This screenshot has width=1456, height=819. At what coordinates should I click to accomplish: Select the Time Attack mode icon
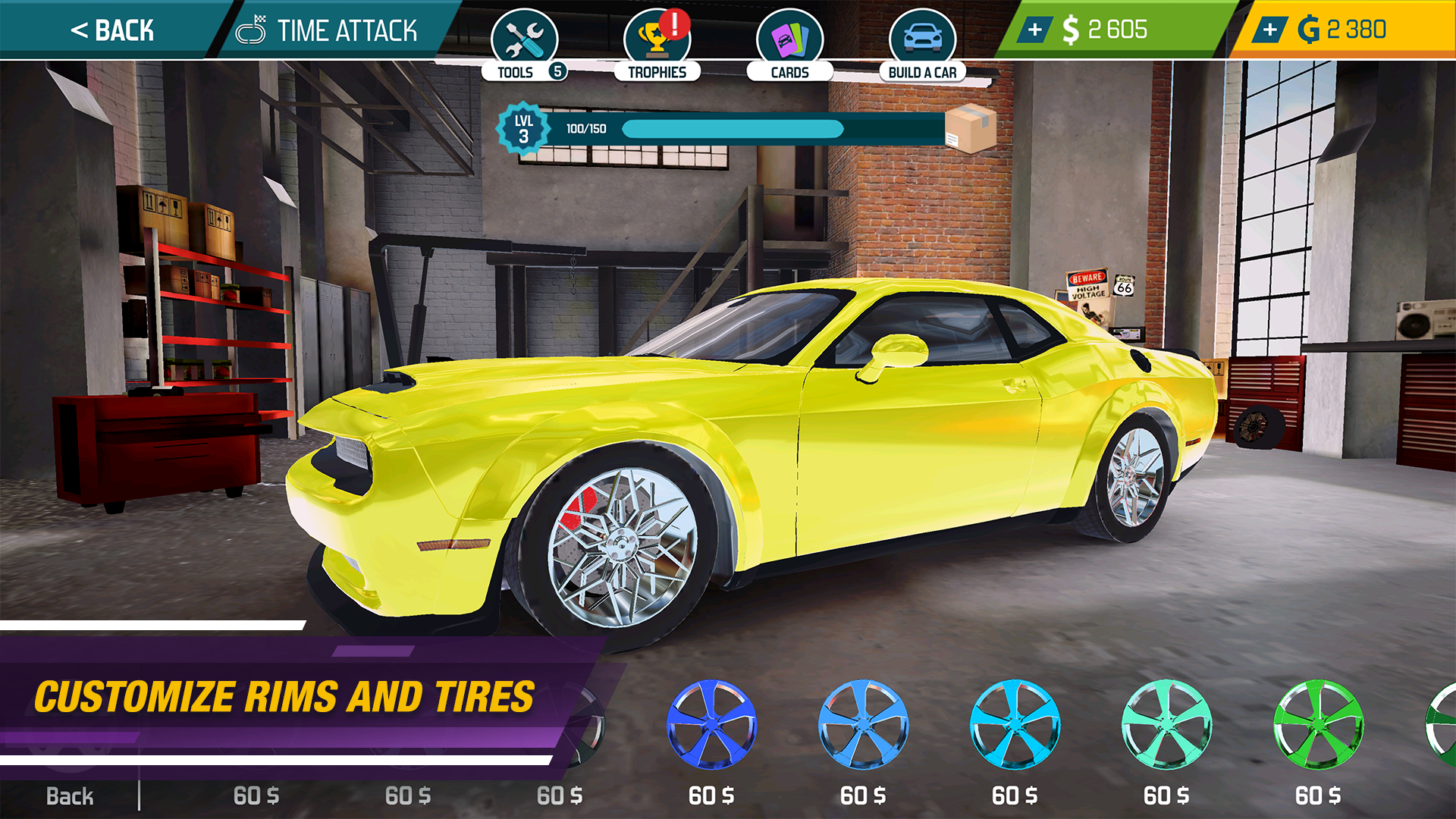pos(251,30)
